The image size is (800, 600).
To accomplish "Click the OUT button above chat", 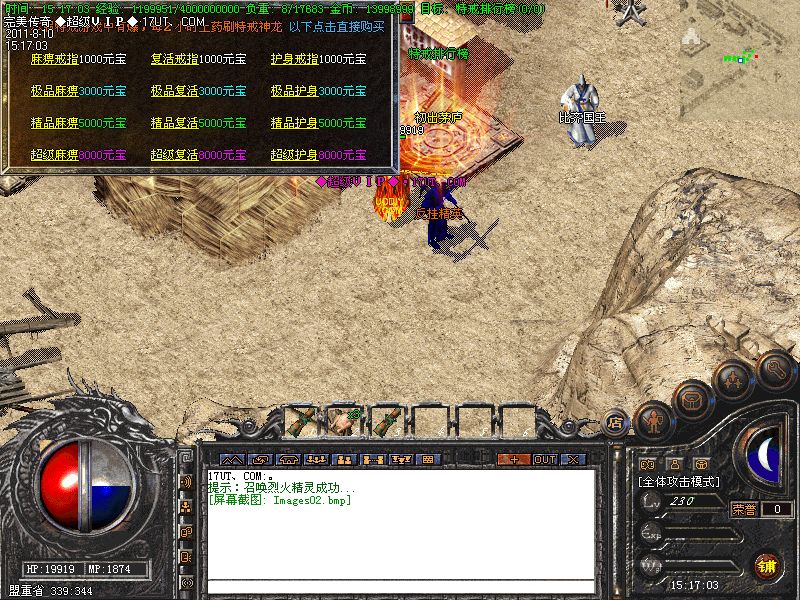I will [x=544, y=459].
